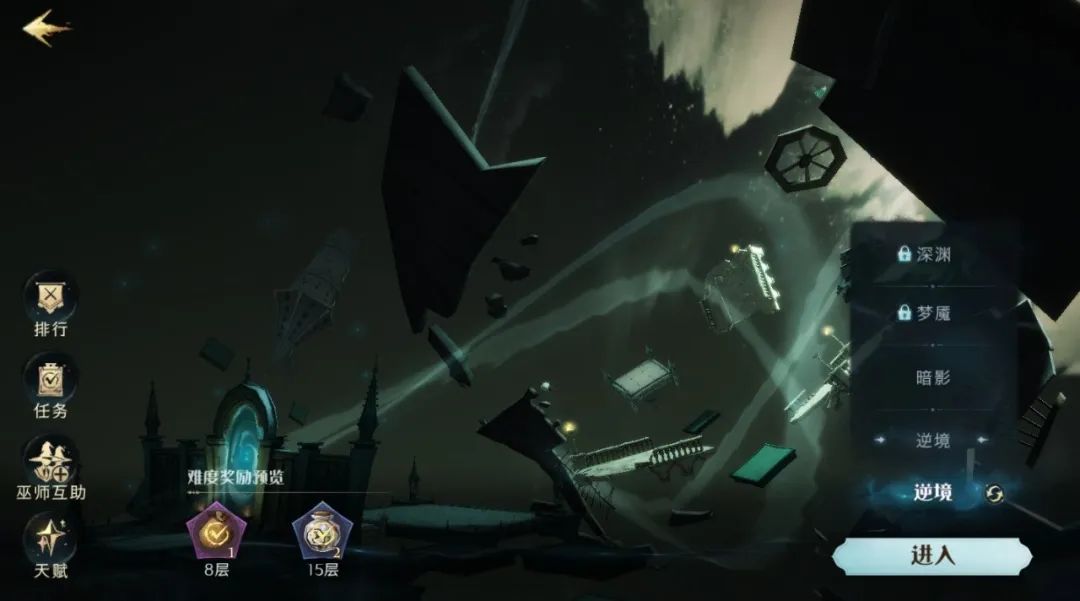
Task: Select the locked 梦魇 difficulty
Action: [925, 313]
